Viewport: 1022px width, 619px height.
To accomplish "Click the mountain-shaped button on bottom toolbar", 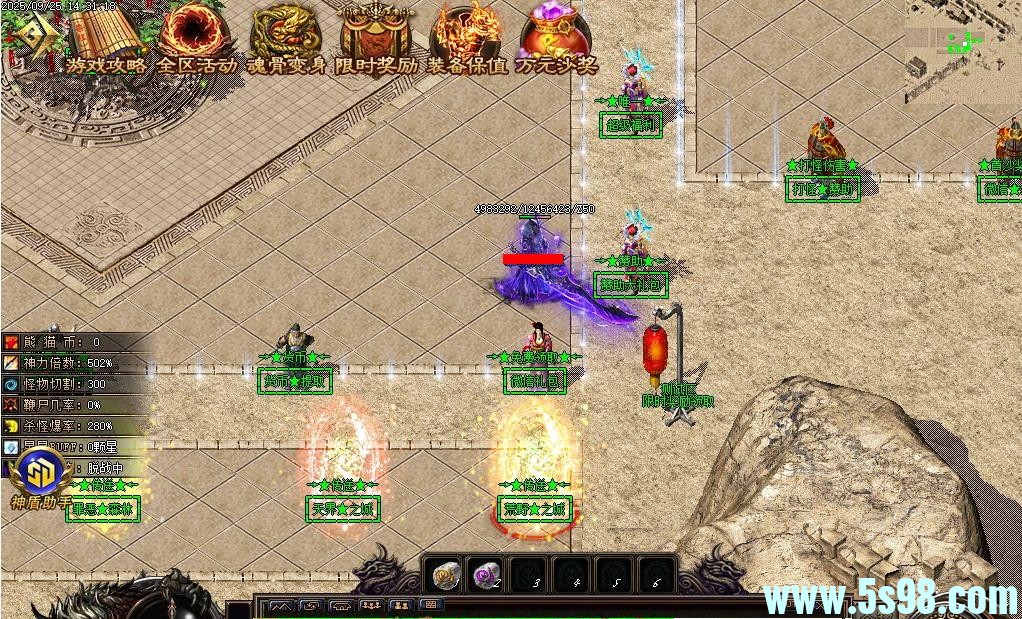I will click(280, 606).
